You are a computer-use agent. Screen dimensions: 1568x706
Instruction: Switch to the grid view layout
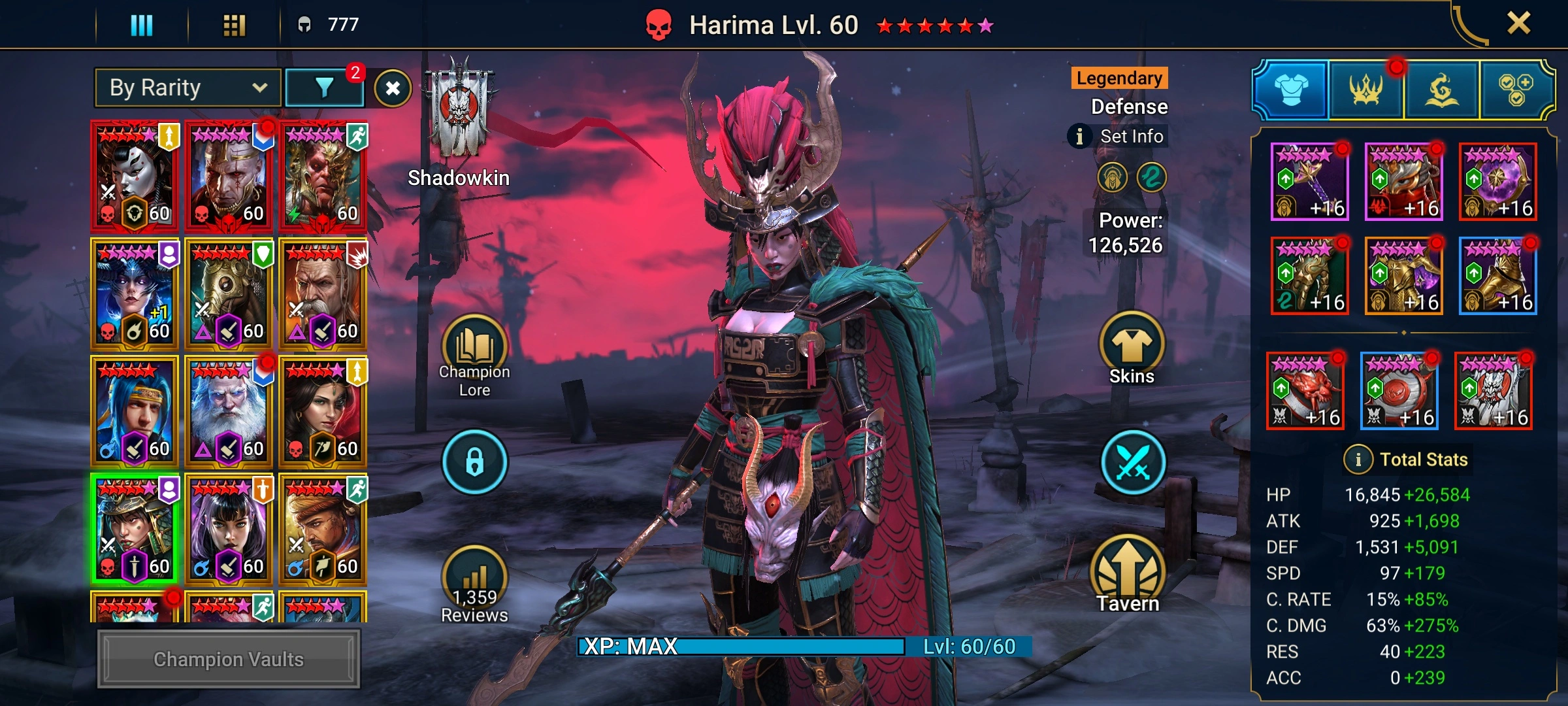(x=234, y=25)
